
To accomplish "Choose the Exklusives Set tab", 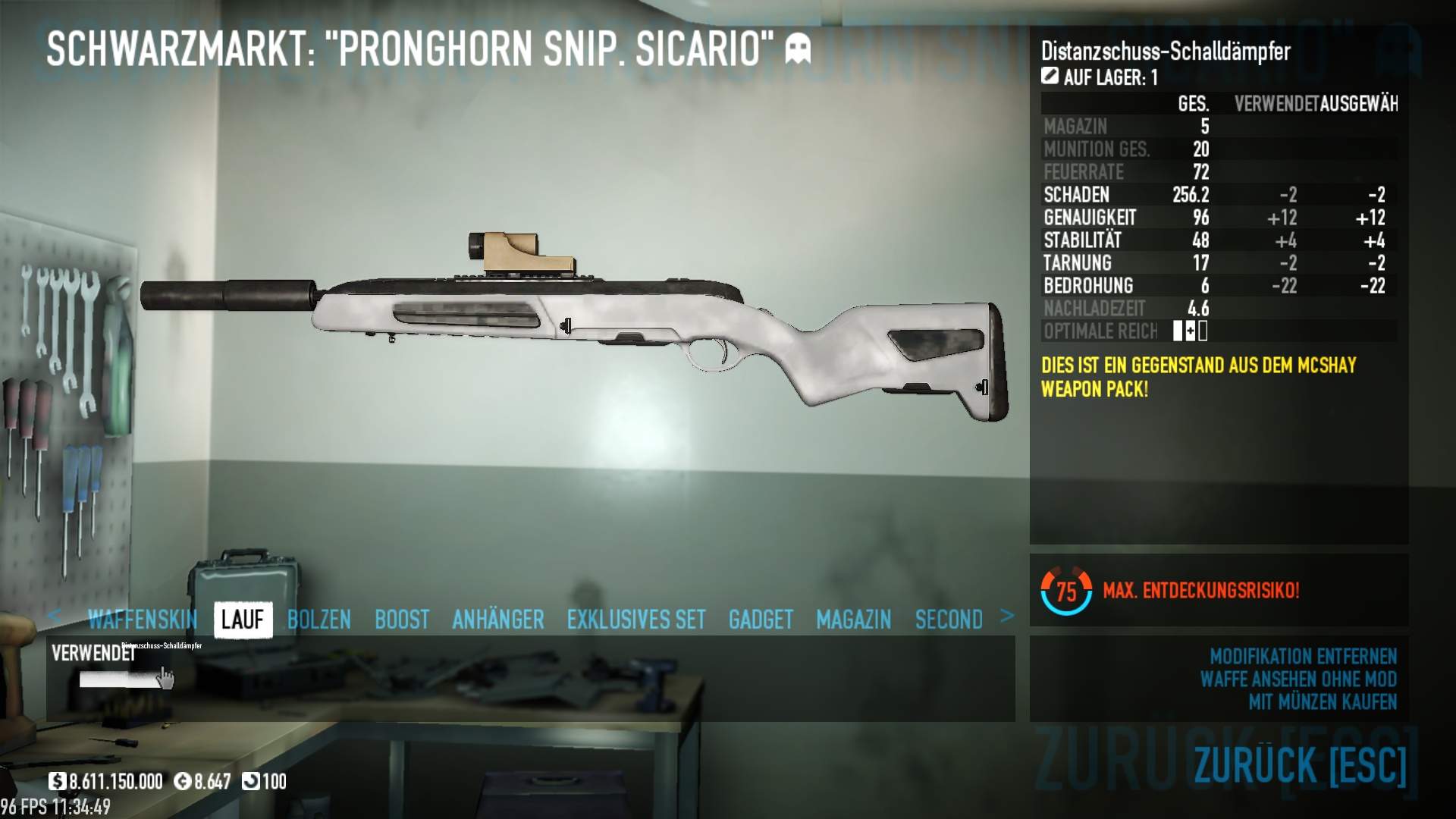I will click(636, 620).
